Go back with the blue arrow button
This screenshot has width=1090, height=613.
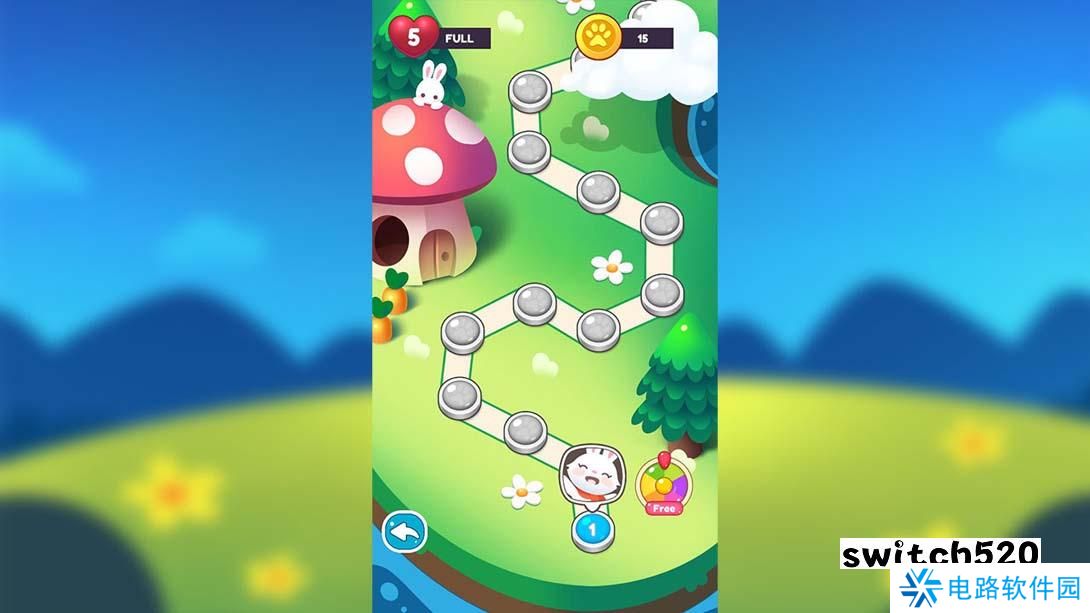click(x=405, y=531)
